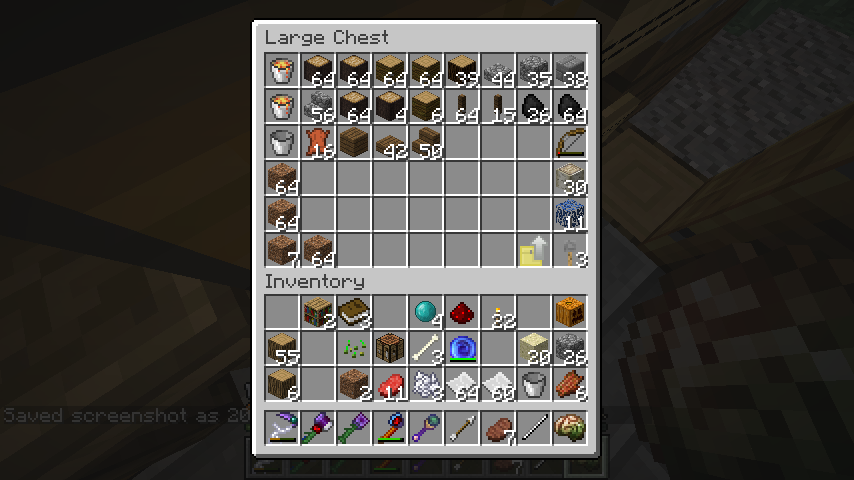Viewport: 854px width, 480px height.
Task: Click the redstone dust slot
Action: click(461, 312)
